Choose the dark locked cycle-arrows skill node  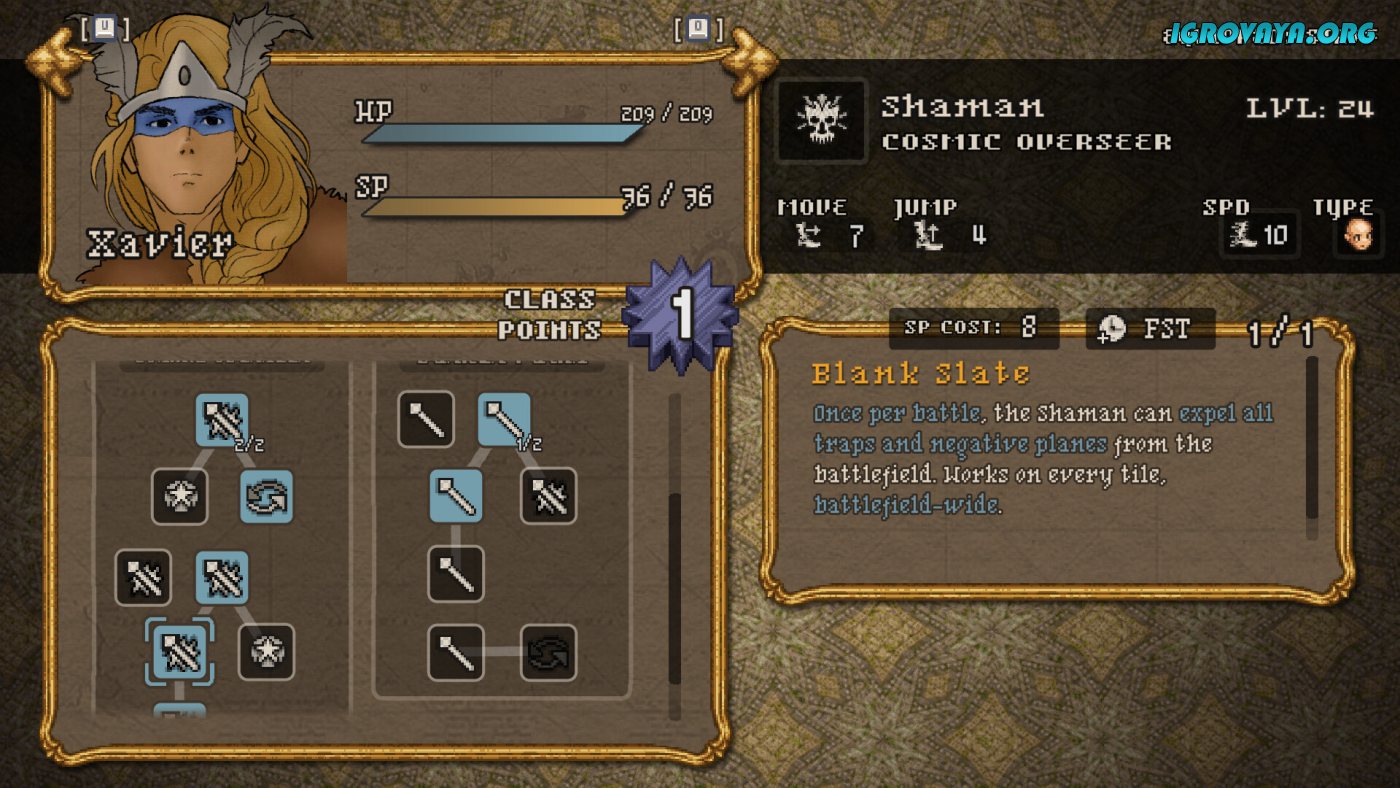coord(549,653)
